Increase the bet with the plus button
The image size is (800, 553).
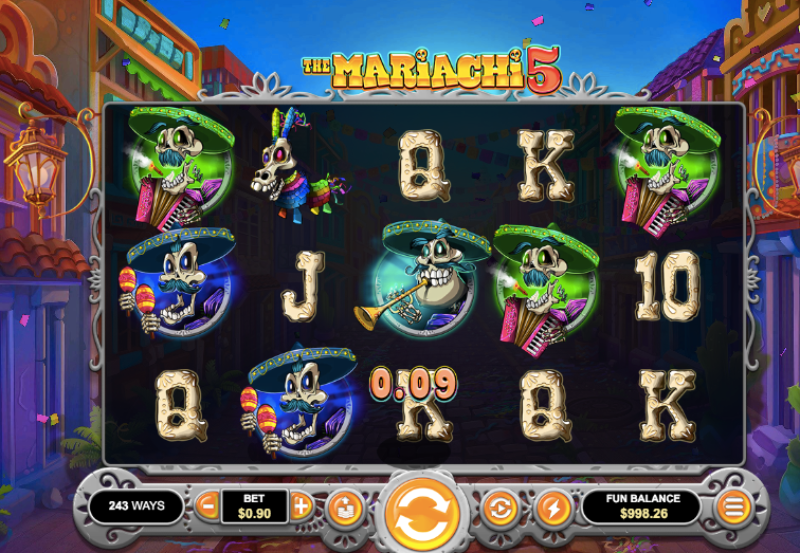pyautogui.click(x=301, y=505)
